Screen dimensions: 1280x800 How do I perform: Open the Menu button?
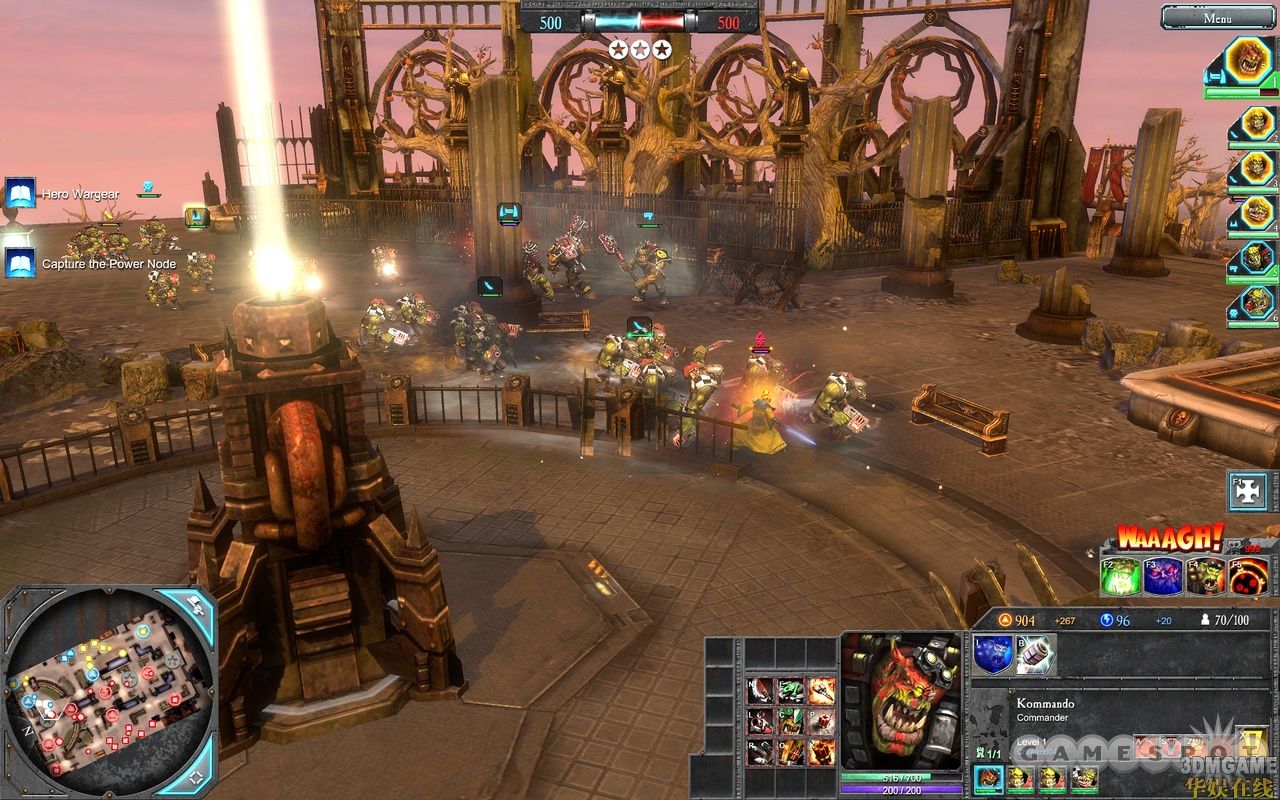[1218, 17]
